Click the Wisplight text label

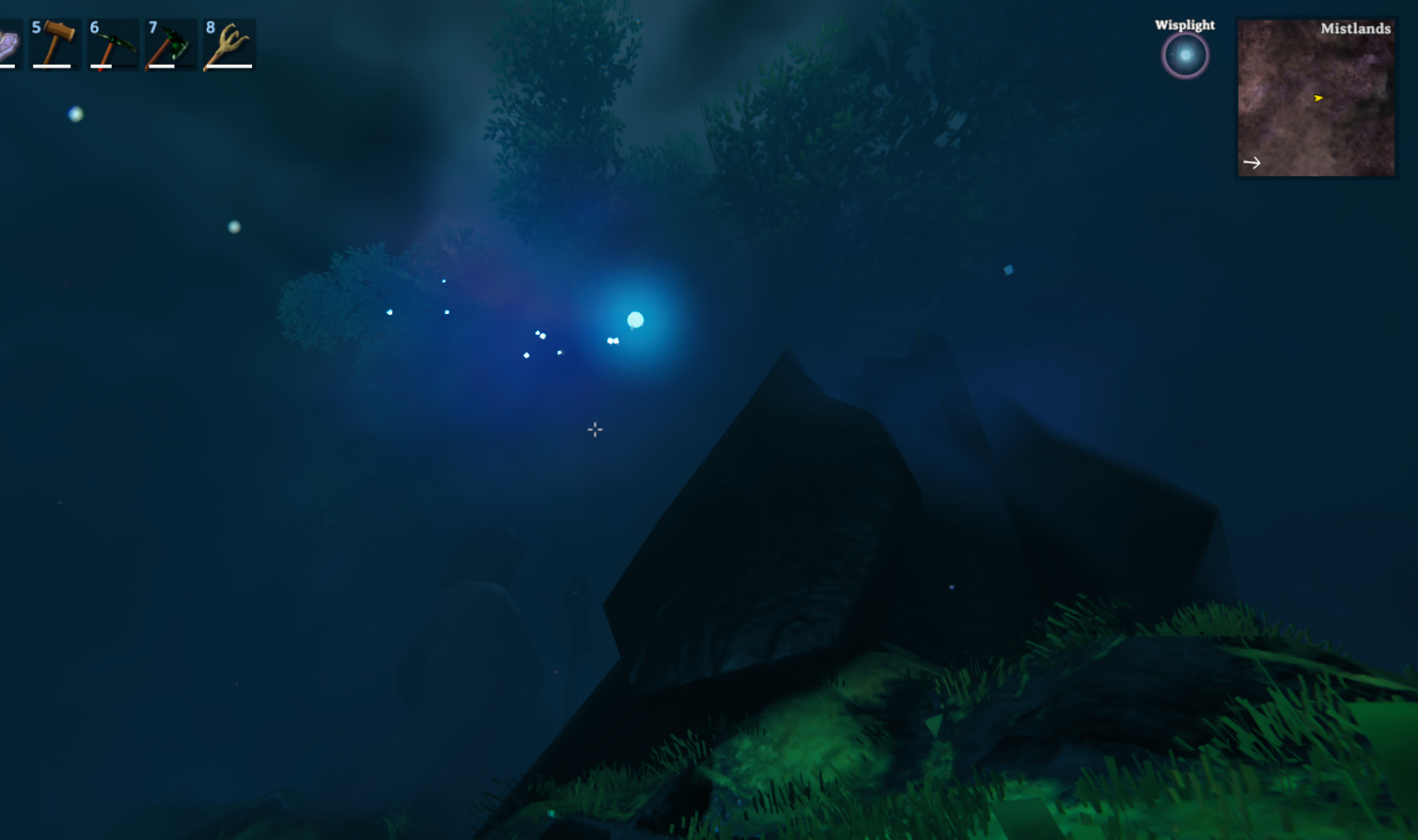click(1184, 25)
